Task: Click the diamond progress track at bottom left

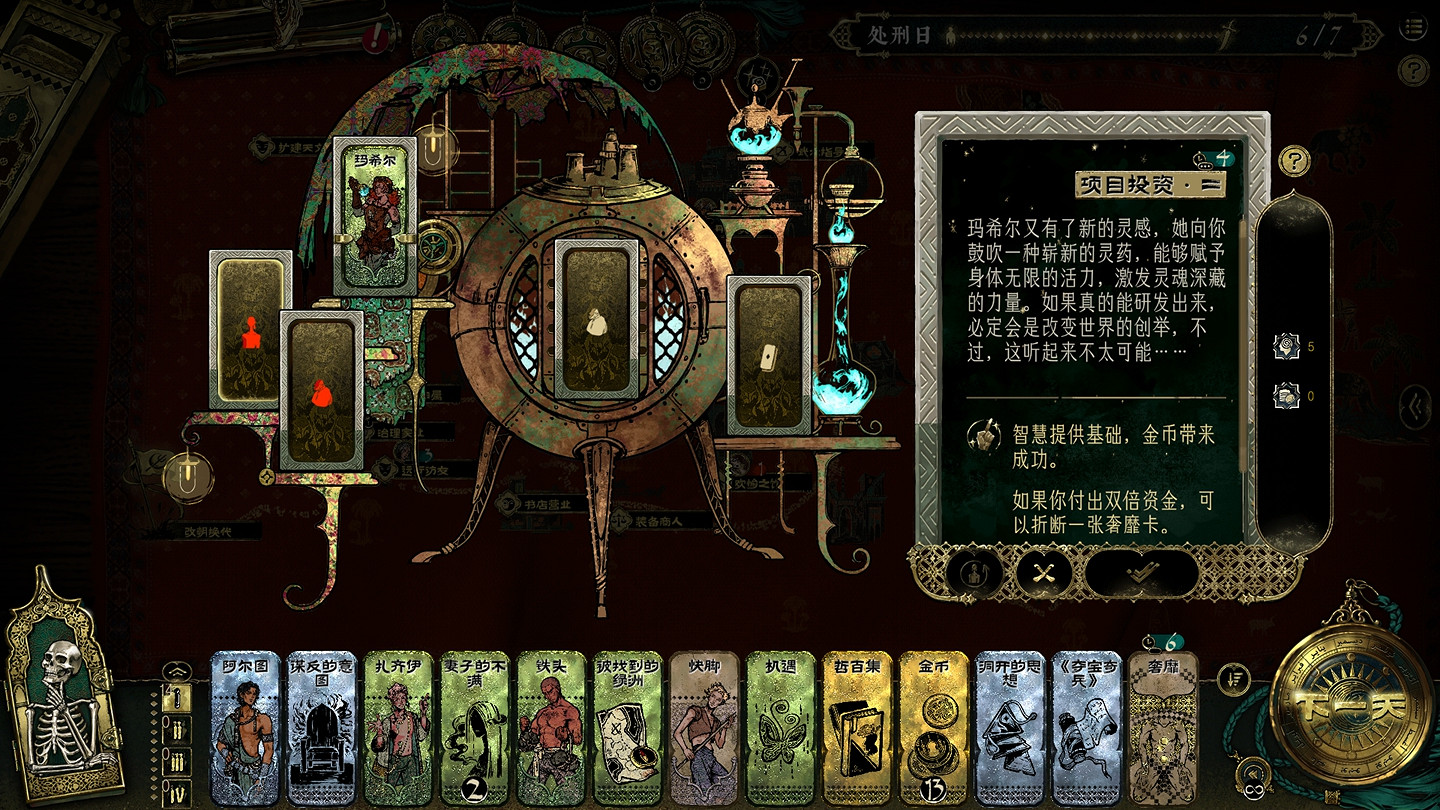Action: [155, 745]
